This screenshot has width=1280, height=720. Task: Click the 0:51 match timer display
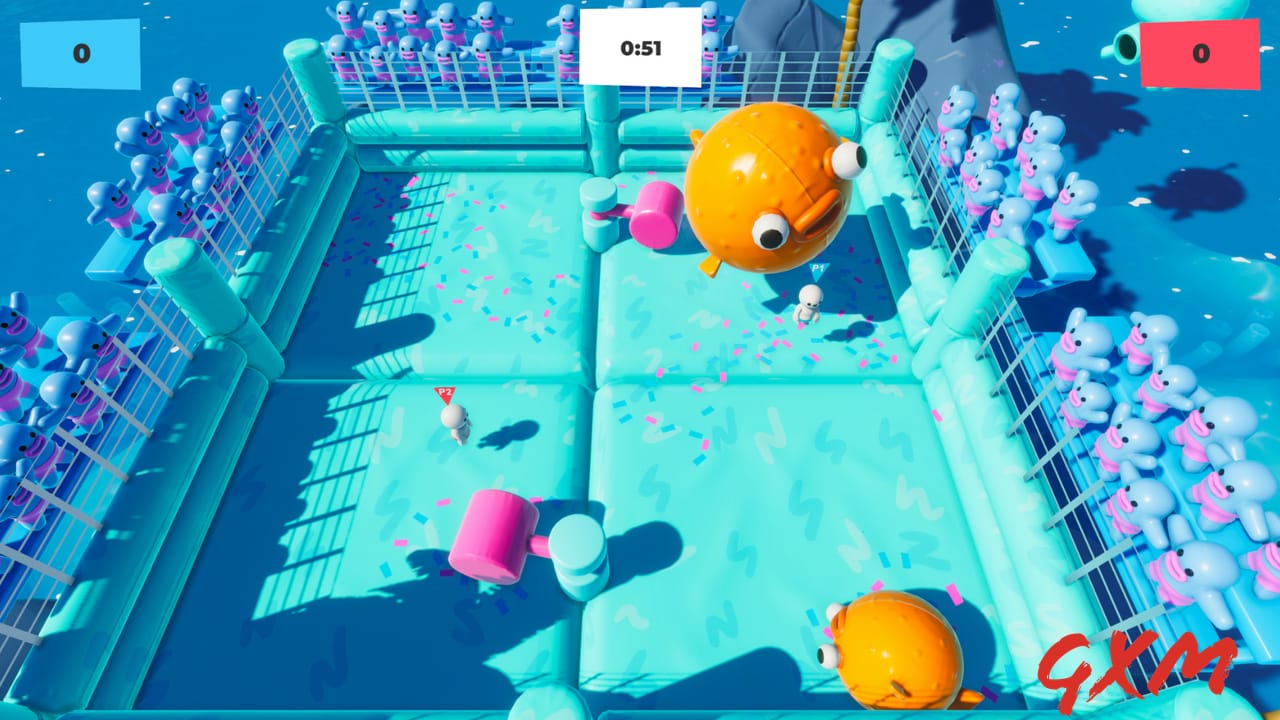(638, 45)
